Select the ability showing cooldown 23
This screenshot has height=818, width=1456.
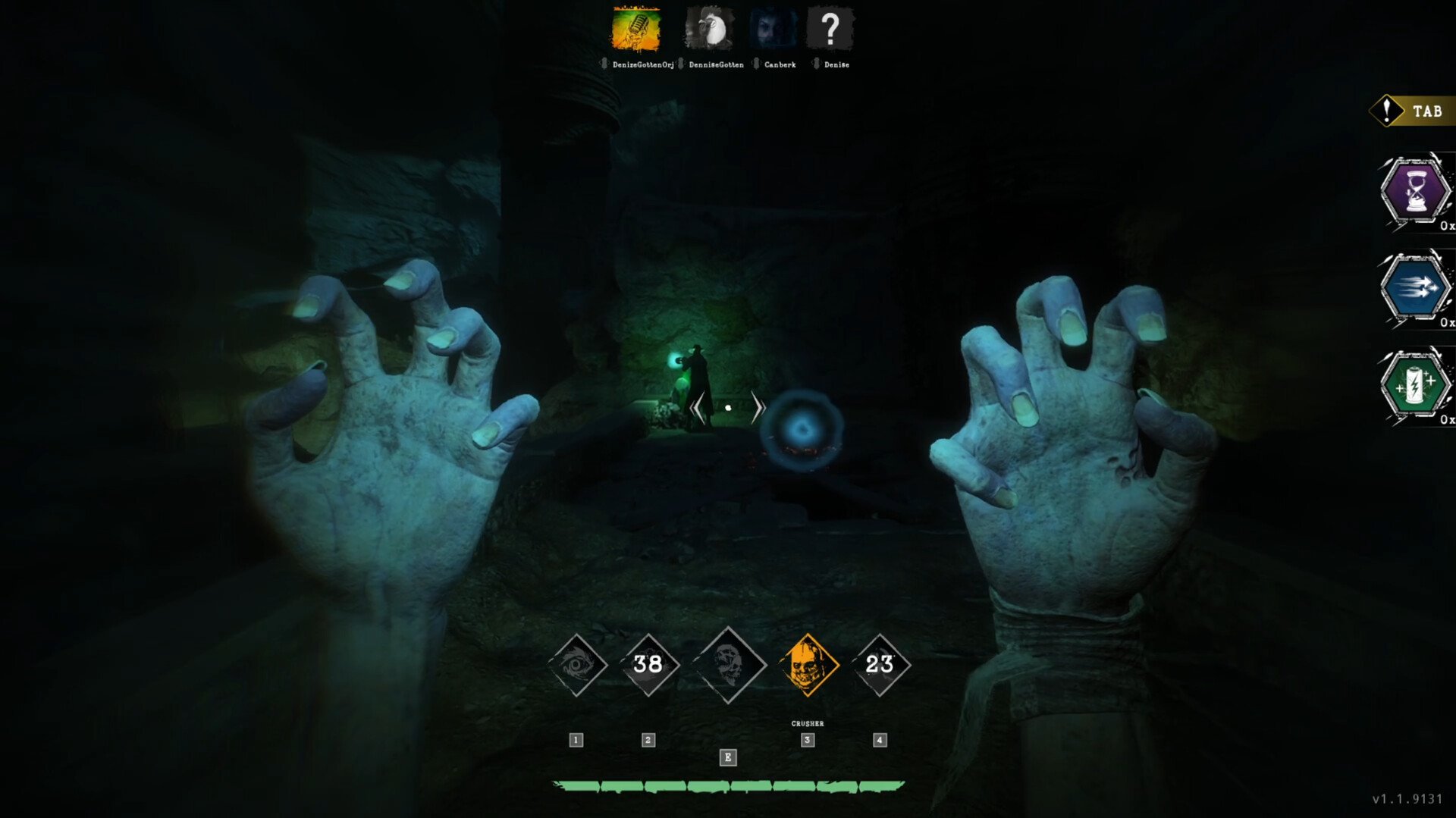(880, 665)
